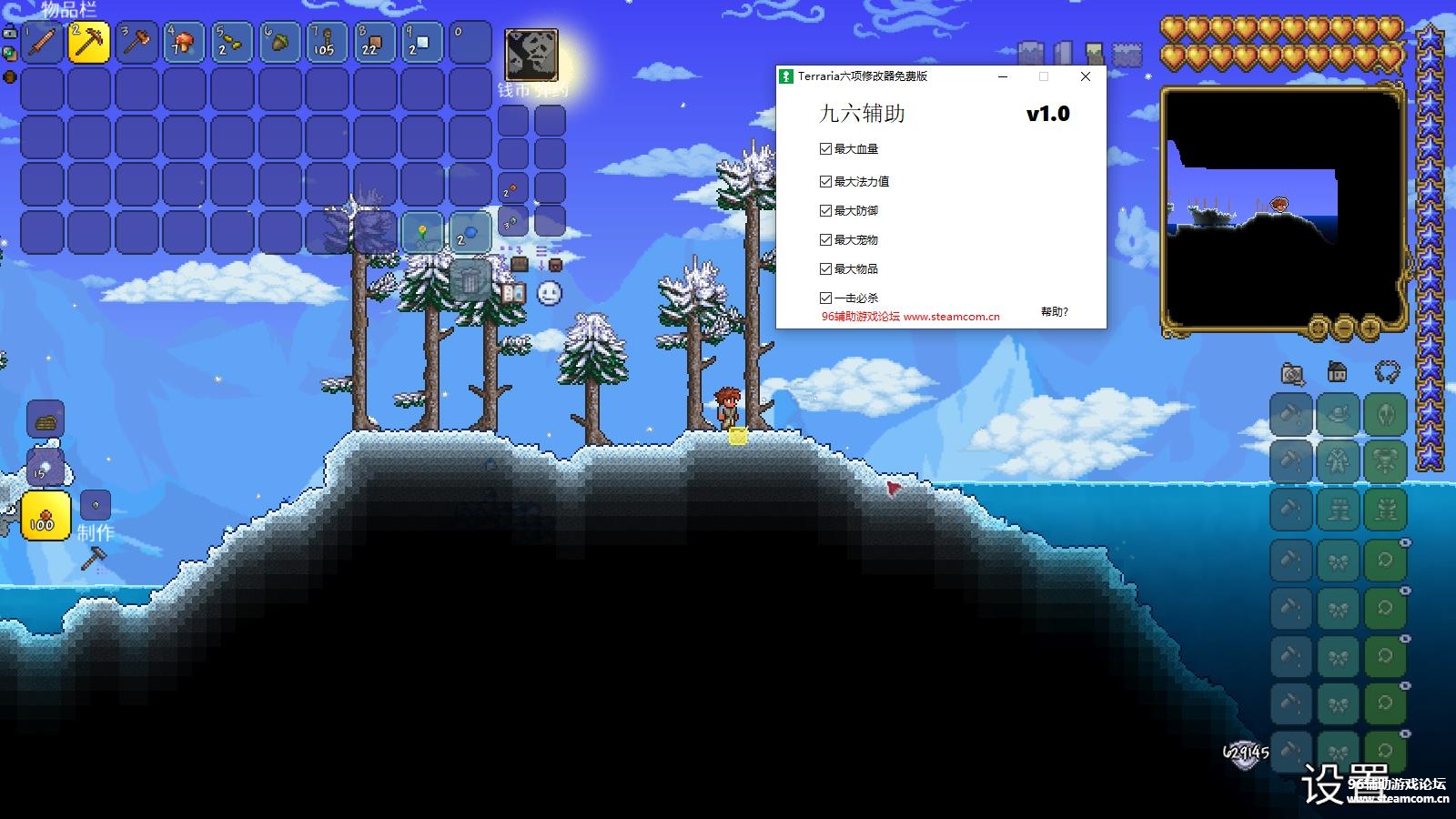Click the minimap zoom out minus button
Viewport: 1456px width, 819px height.
(1343, 329)
